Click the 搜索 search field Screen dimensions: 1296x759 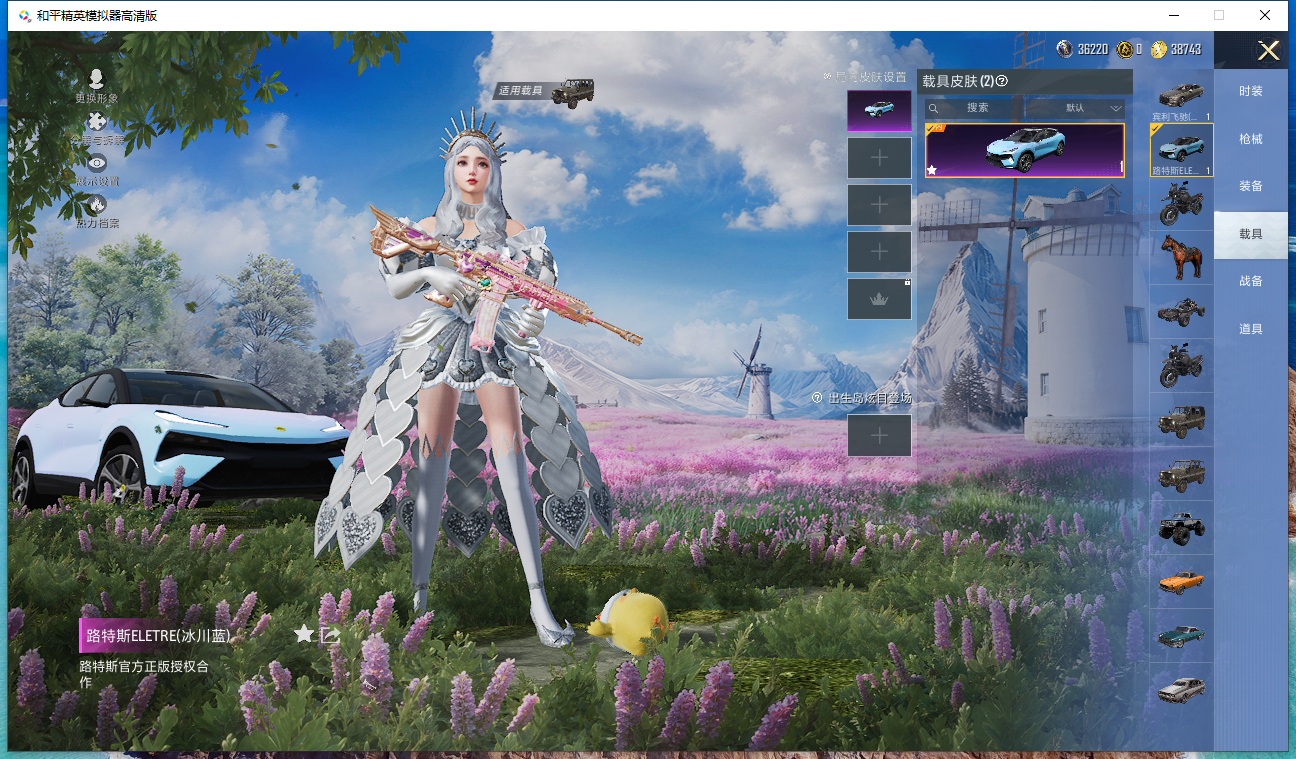click(976, 108)
